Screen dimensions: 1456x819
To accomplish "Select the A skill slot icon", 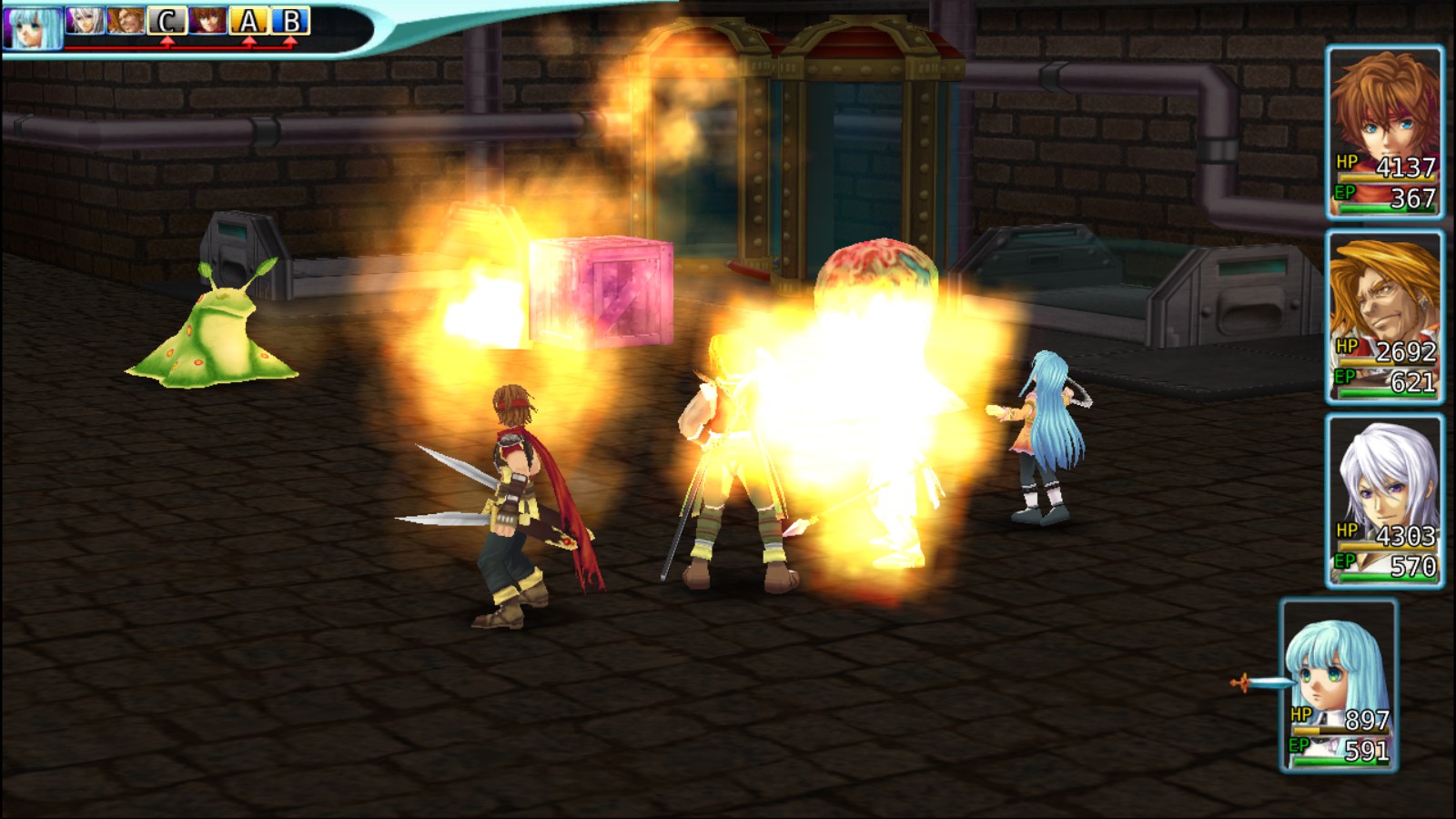I will [248, 20].
